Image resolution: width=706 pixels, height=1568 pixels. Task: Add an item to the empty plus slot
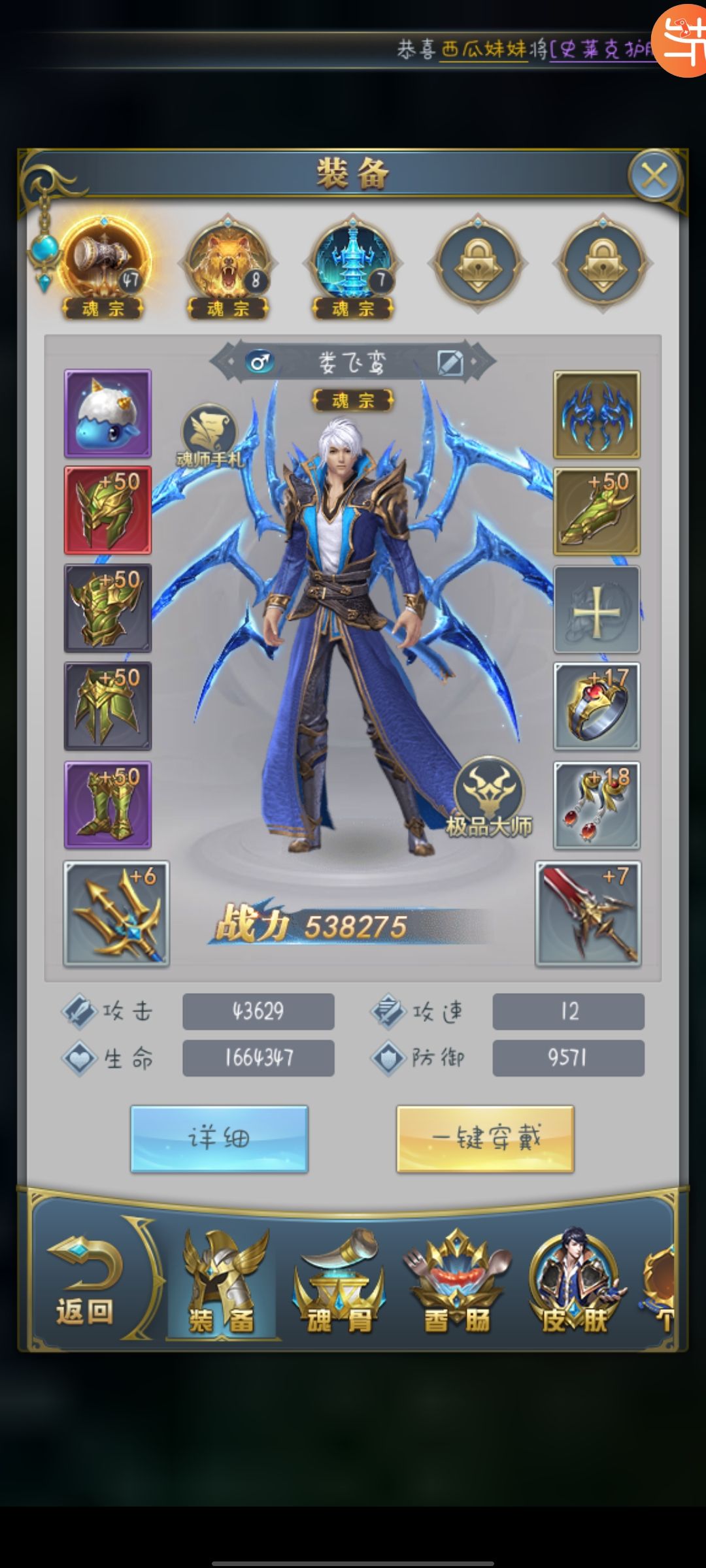[x=596, y=610]
